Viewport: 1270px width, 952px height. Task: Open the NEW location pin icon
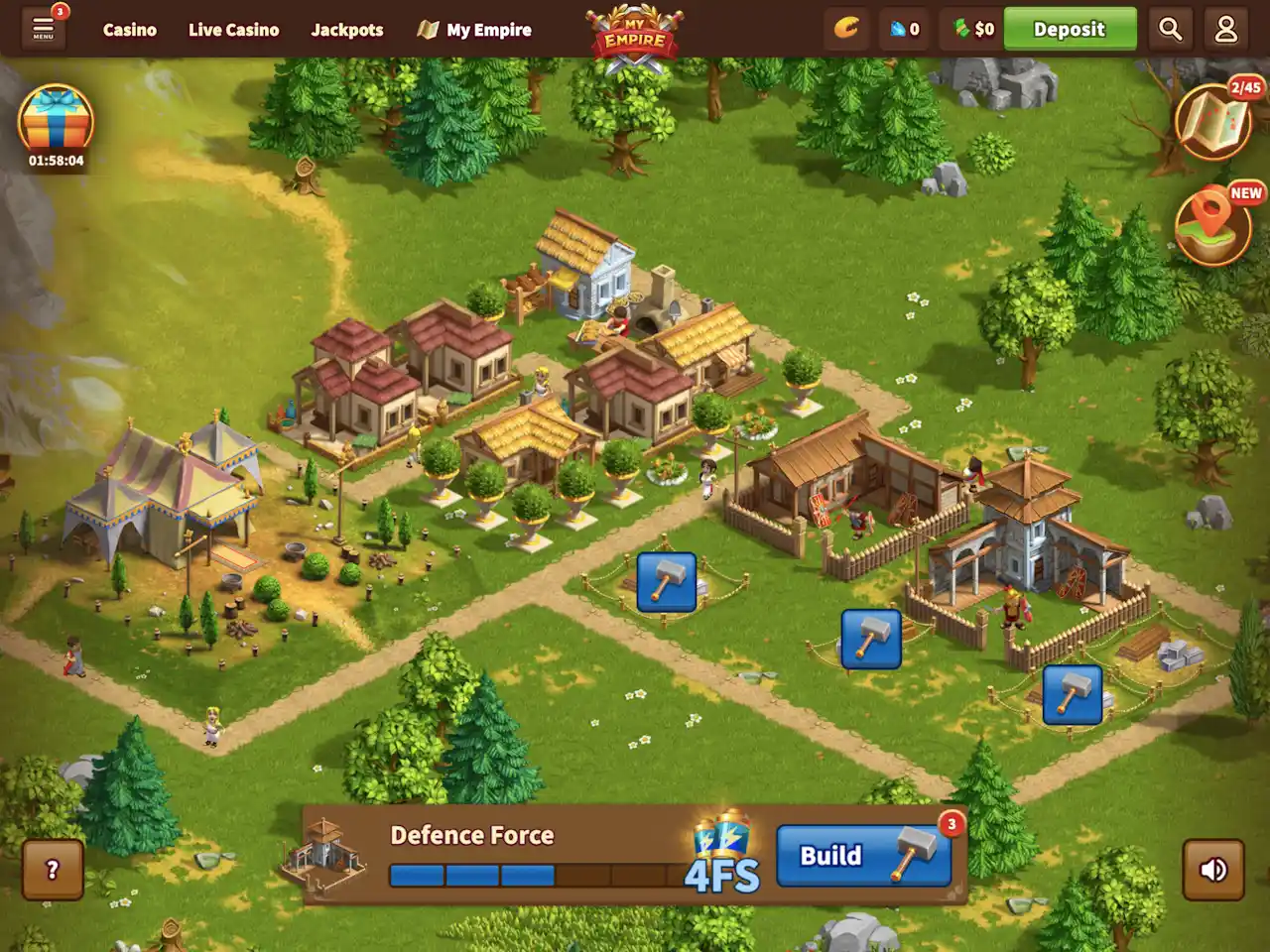(1214, 224)
